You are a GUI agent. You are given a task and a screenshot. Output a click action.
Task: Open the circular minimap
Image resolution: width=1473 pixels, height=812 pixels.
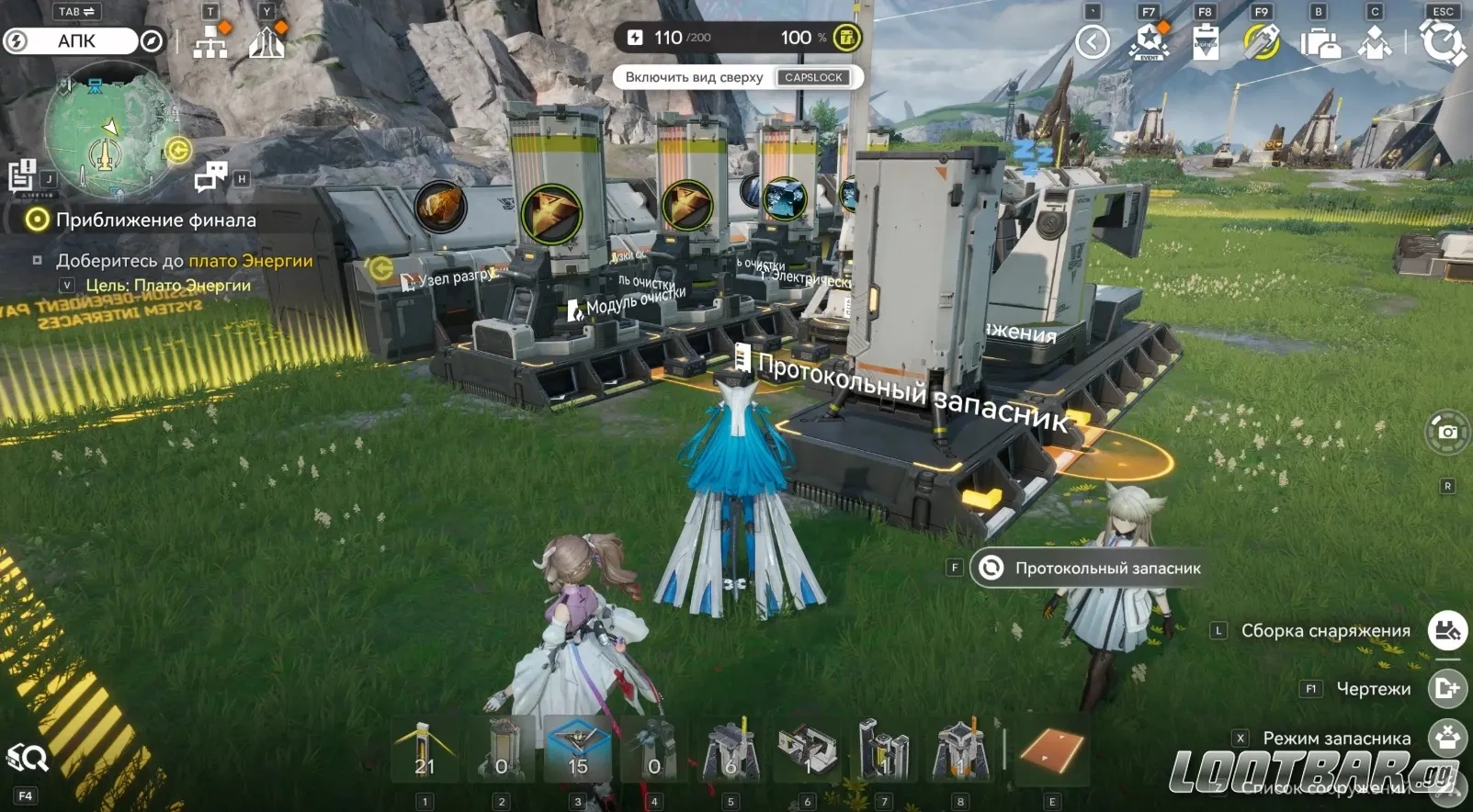108,128
